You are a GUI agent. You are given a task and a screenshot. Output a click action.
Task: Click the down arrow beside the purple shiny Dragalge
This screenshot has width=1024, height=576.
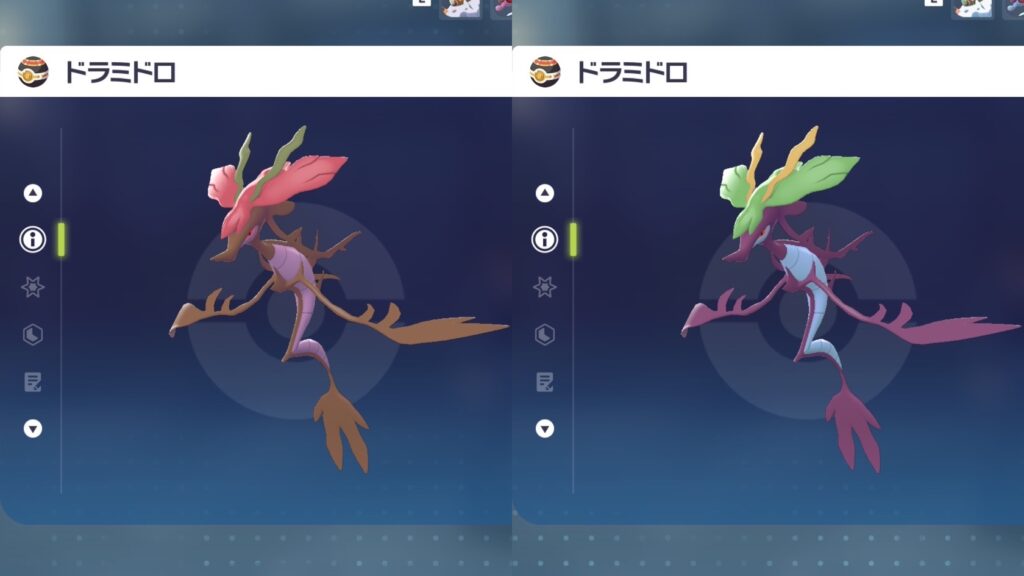click(x=545, y=428)
